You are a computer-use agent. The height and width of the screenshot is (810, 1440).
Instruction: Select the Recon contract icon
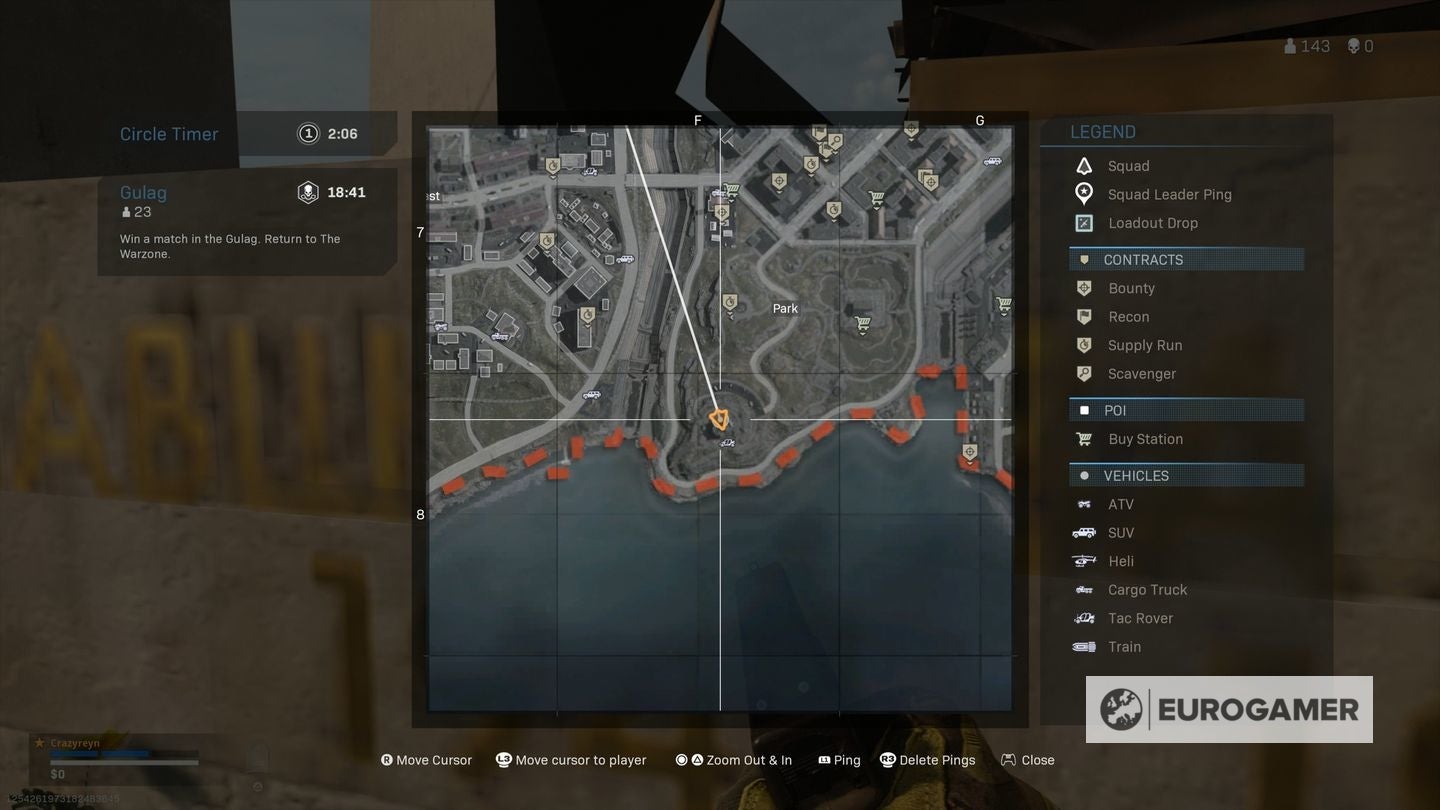1084,316
